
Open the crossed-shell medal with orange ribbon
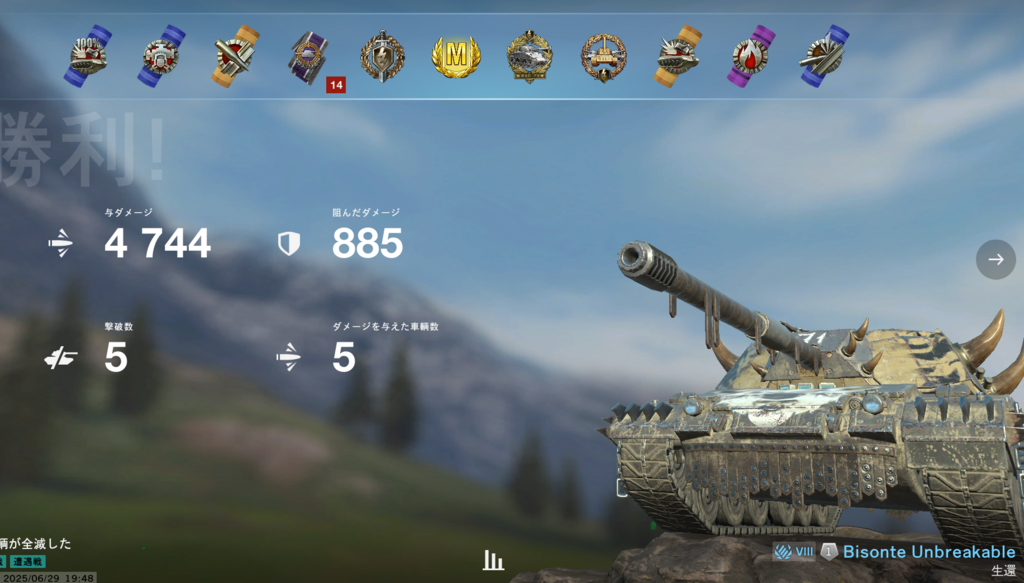point(235,56)
